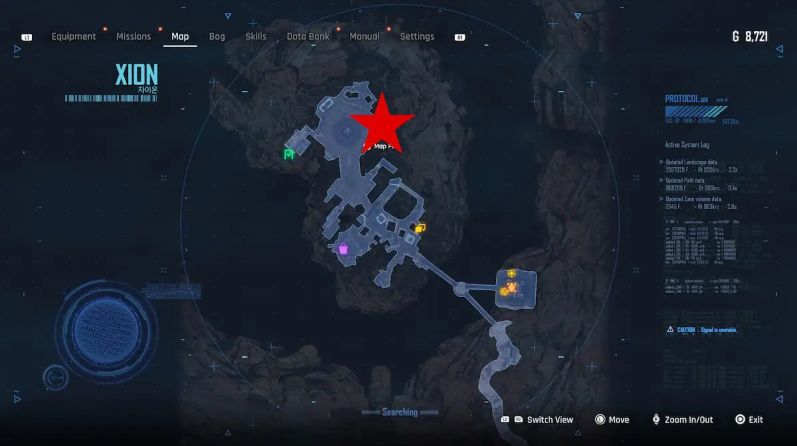Click the rotating globe view widget
Screen dimensions: 797x446
pyautogui.click(x=97, y=331)
